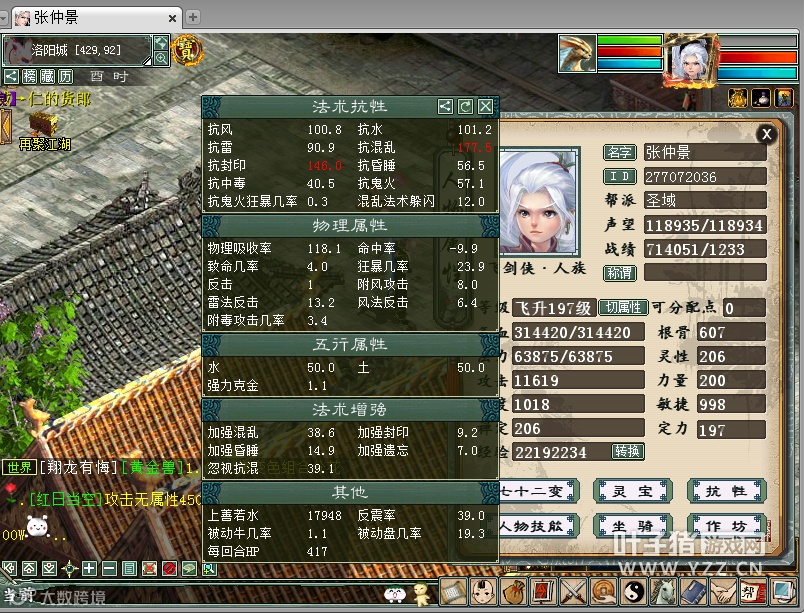Image resolution: width=804 pixels, height=613 pixels.
Task: Share the 法术抗性 stats window
Action: click(x=446, y=106)
